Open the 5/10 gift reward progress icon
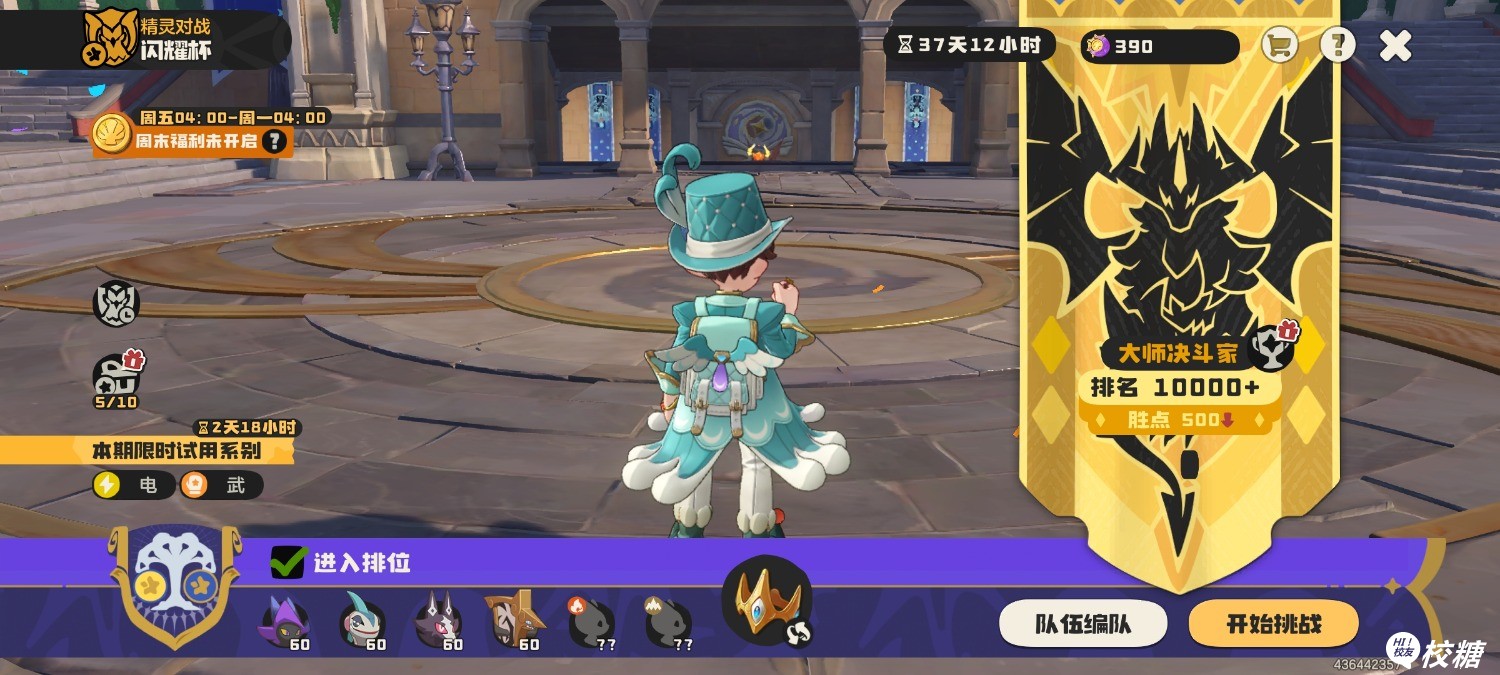Screen dimensions: 1500x675 pos(116,378)
